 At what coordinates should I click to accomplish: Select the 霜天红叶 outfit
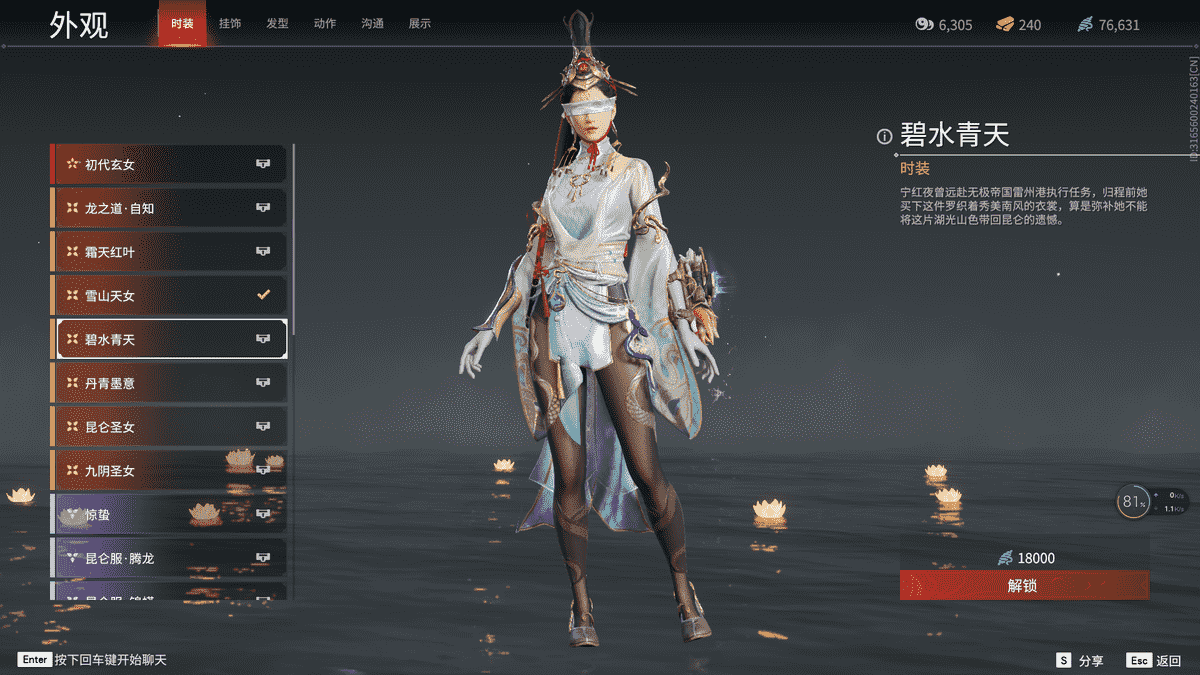169,252
